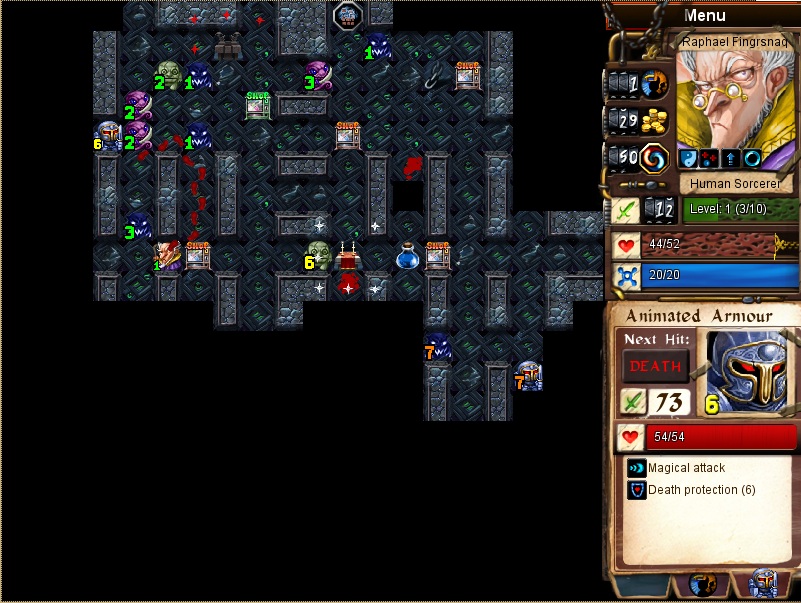Click the gold coin pile icon
Viewport: 801px width, 603px height.
(654, 121)
